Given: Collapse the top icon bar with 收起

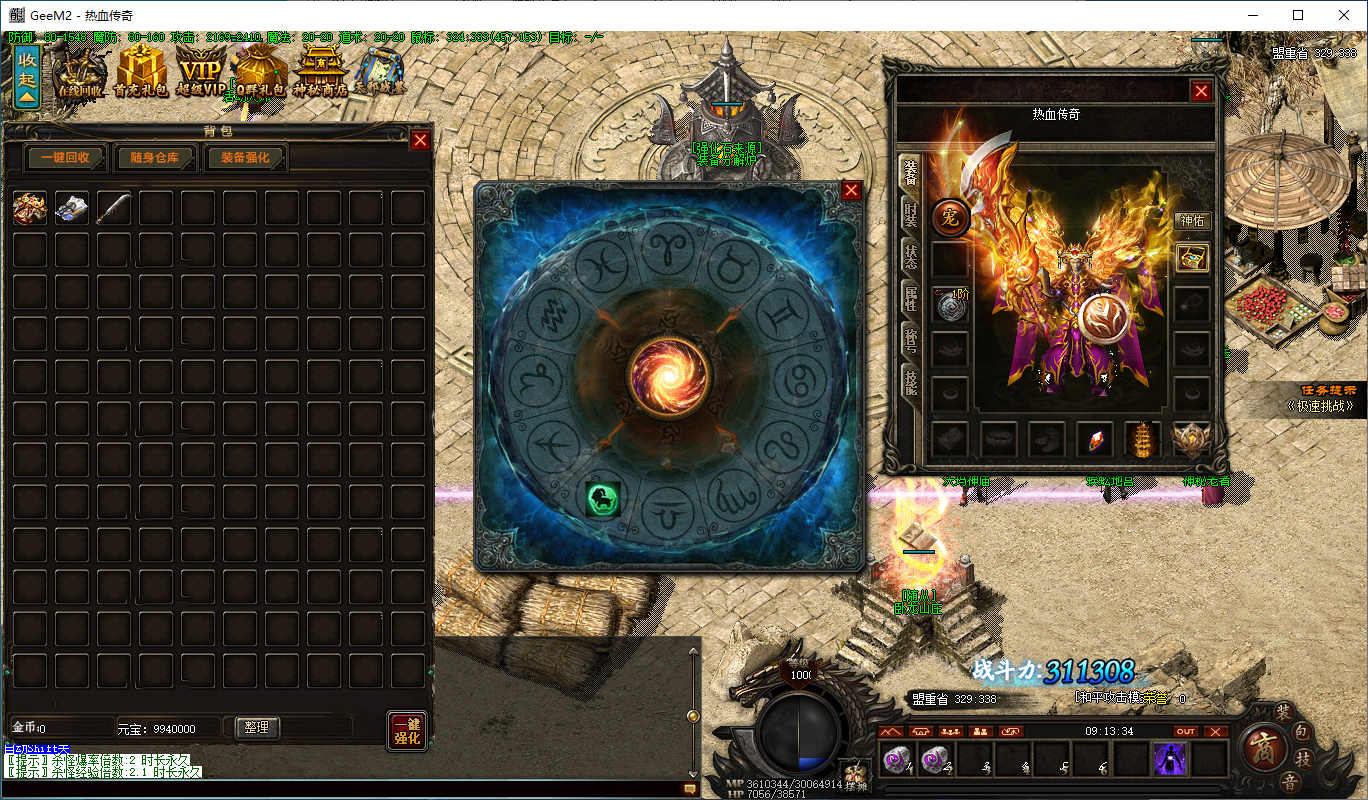Looking at the screenshot, I should click(x=27, y=74).
